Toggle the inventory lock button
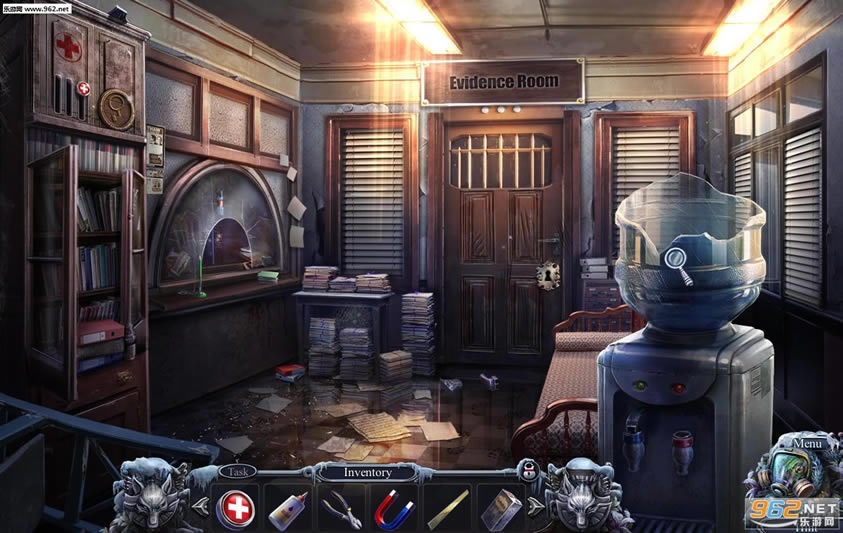Viewport: 843px width, 533px height. coord(526,471)
